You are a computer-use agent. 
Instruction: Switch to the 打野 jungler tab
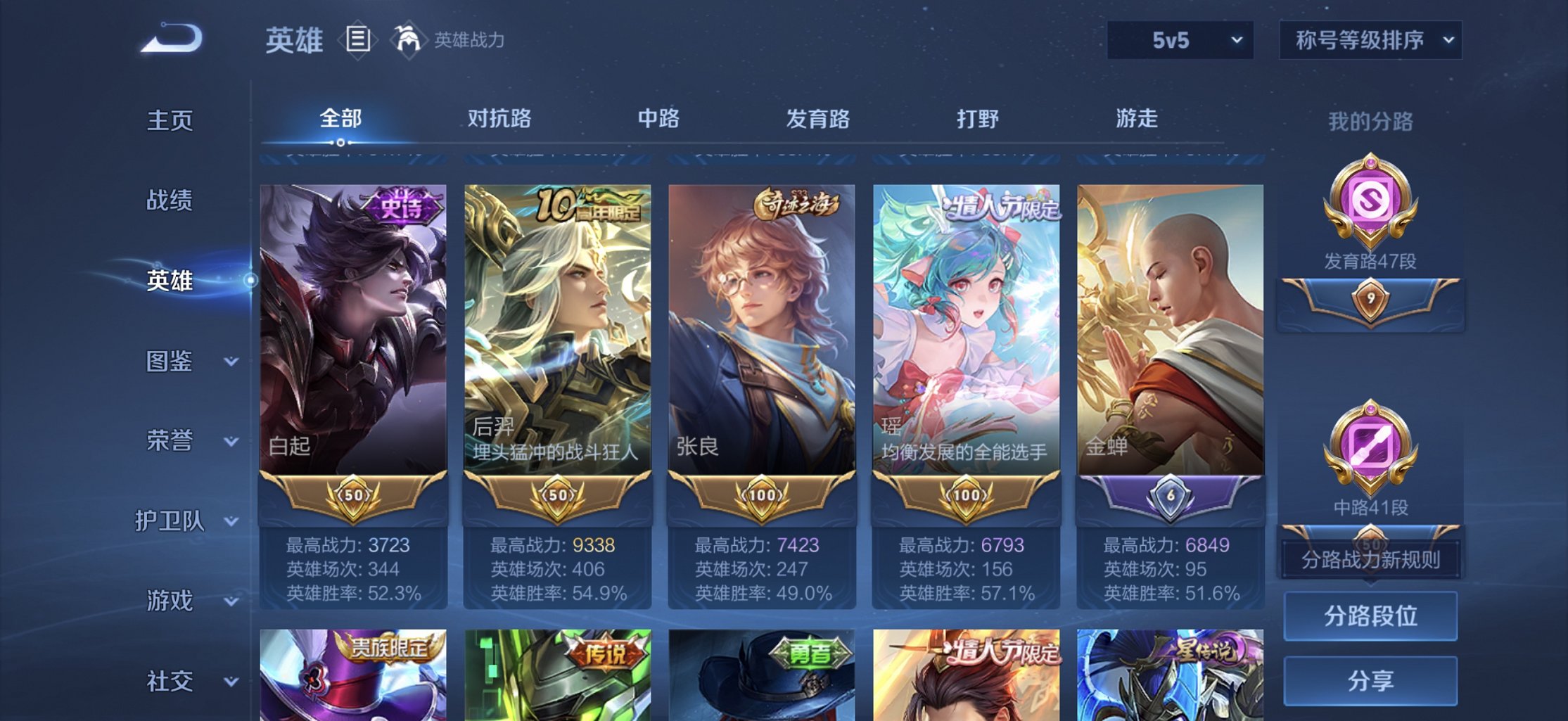coord(977,120)
